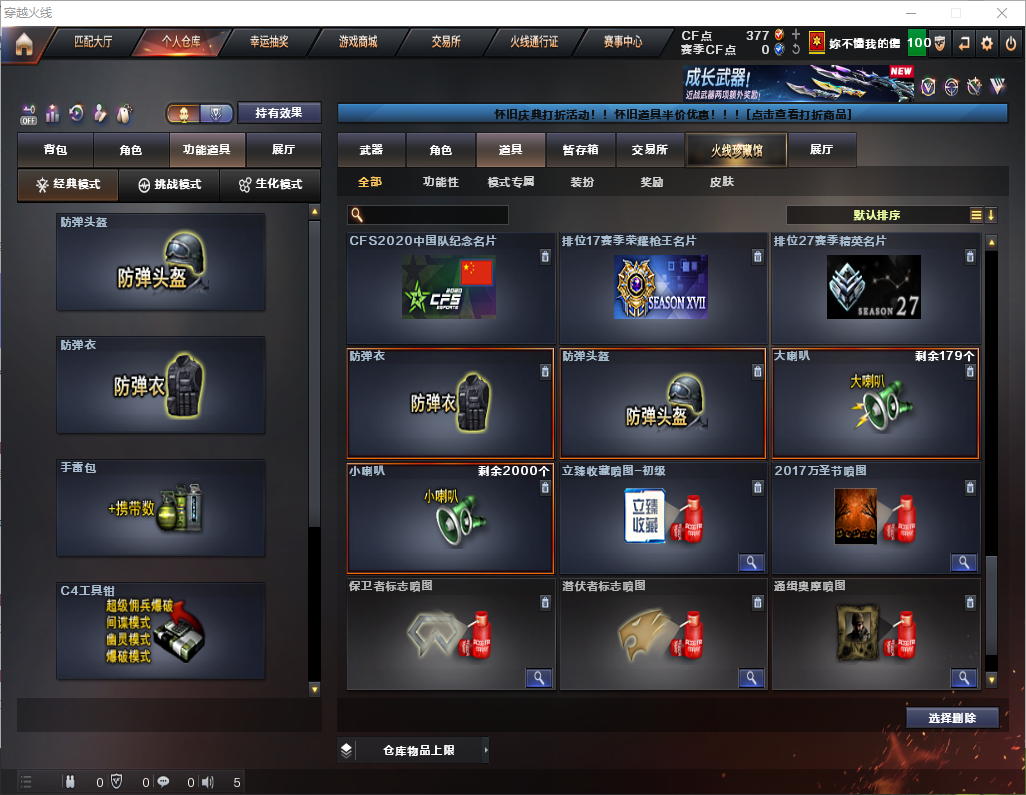Viewport: 1026px width, 795px height.
Task: Select the 大喇叭 megaphone item
Action: (875, 403)
